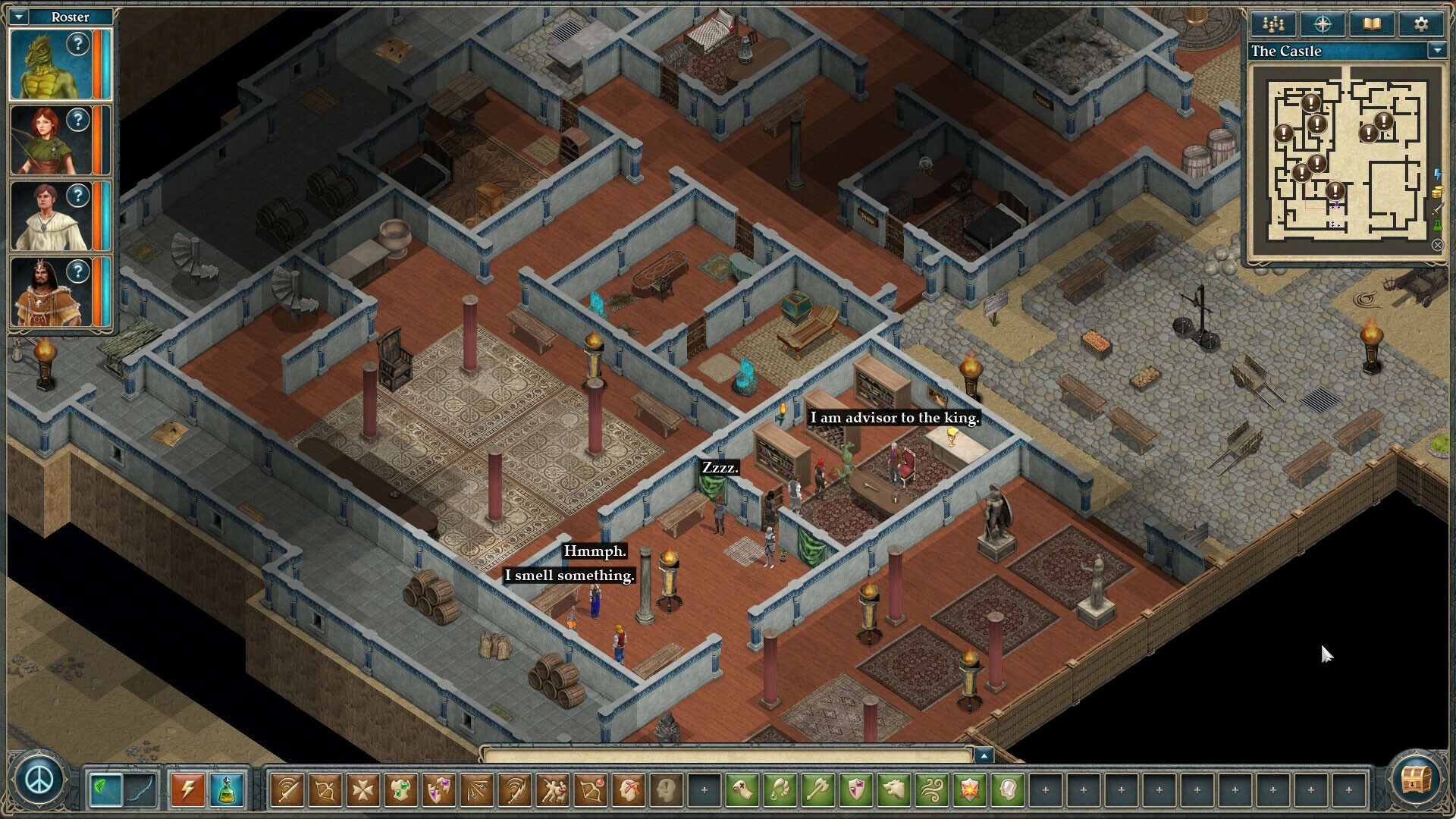Open the party roster chess-pieces icon

click(1273, 24)
